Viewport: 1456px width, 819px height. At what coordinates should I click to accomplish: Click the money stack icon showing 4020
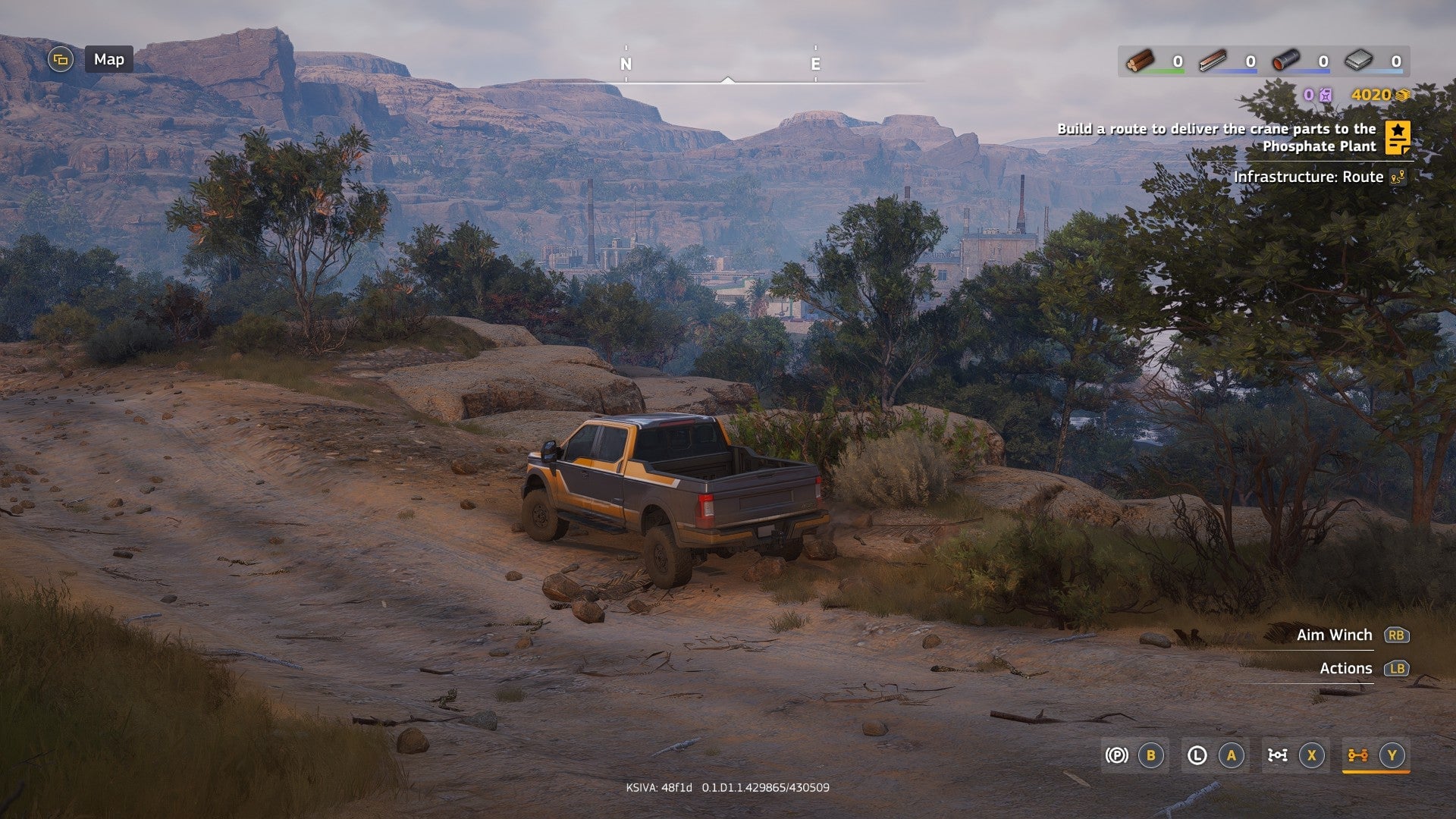pos(1403,96)
